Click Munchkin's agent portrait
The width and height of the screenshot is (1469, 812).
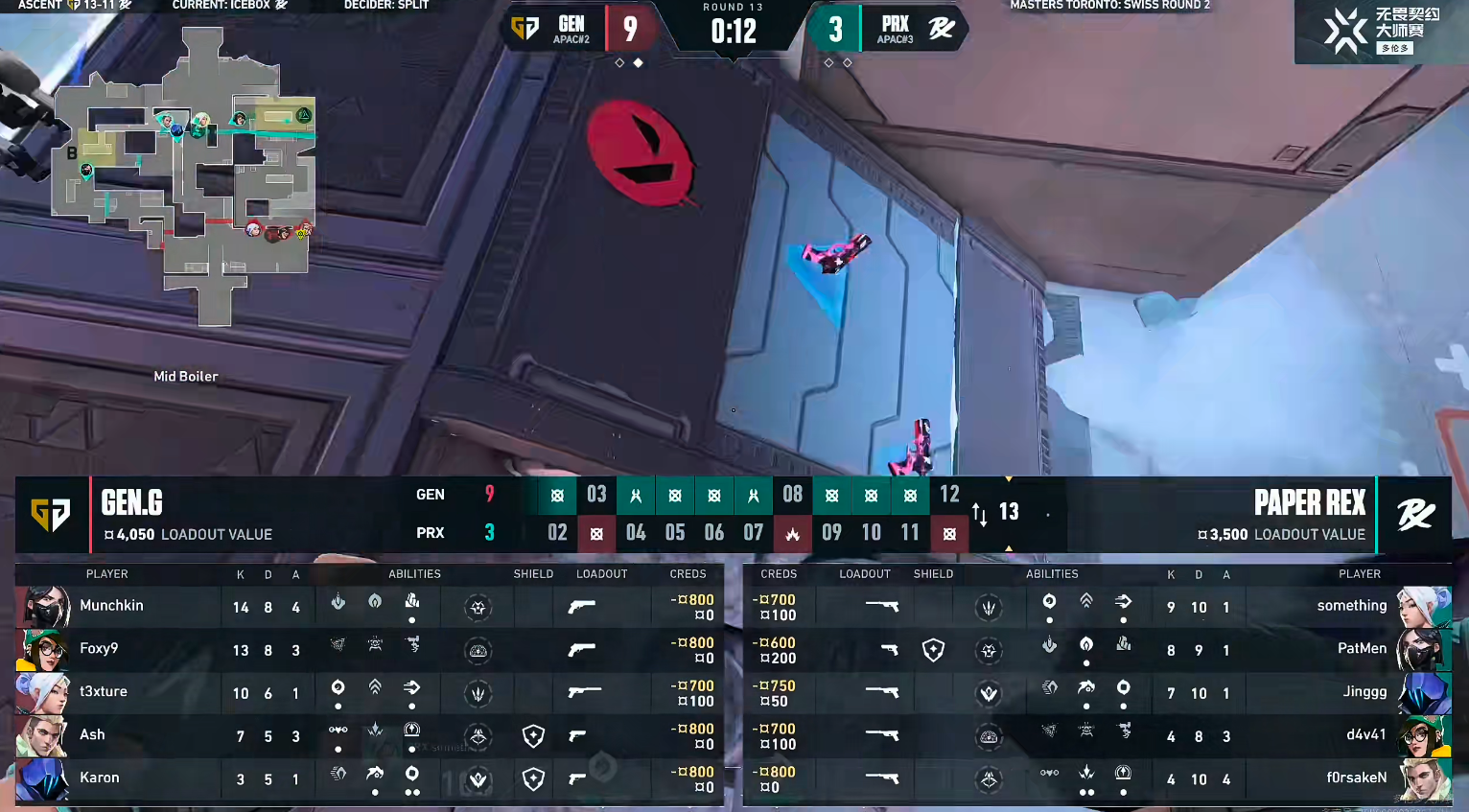[44, 607]
